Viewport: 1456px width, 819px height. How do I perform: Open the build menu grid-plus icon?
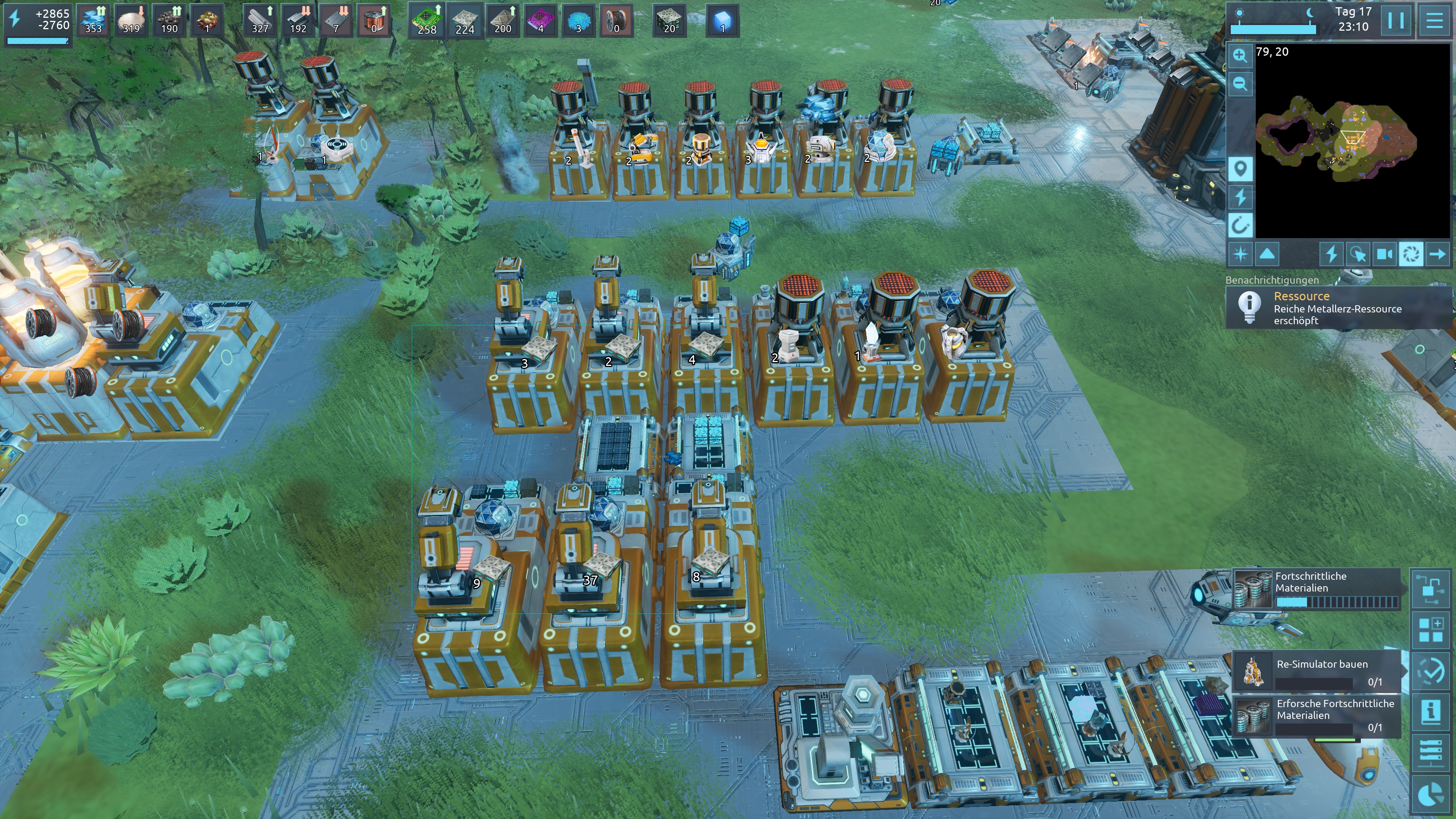1431,630
